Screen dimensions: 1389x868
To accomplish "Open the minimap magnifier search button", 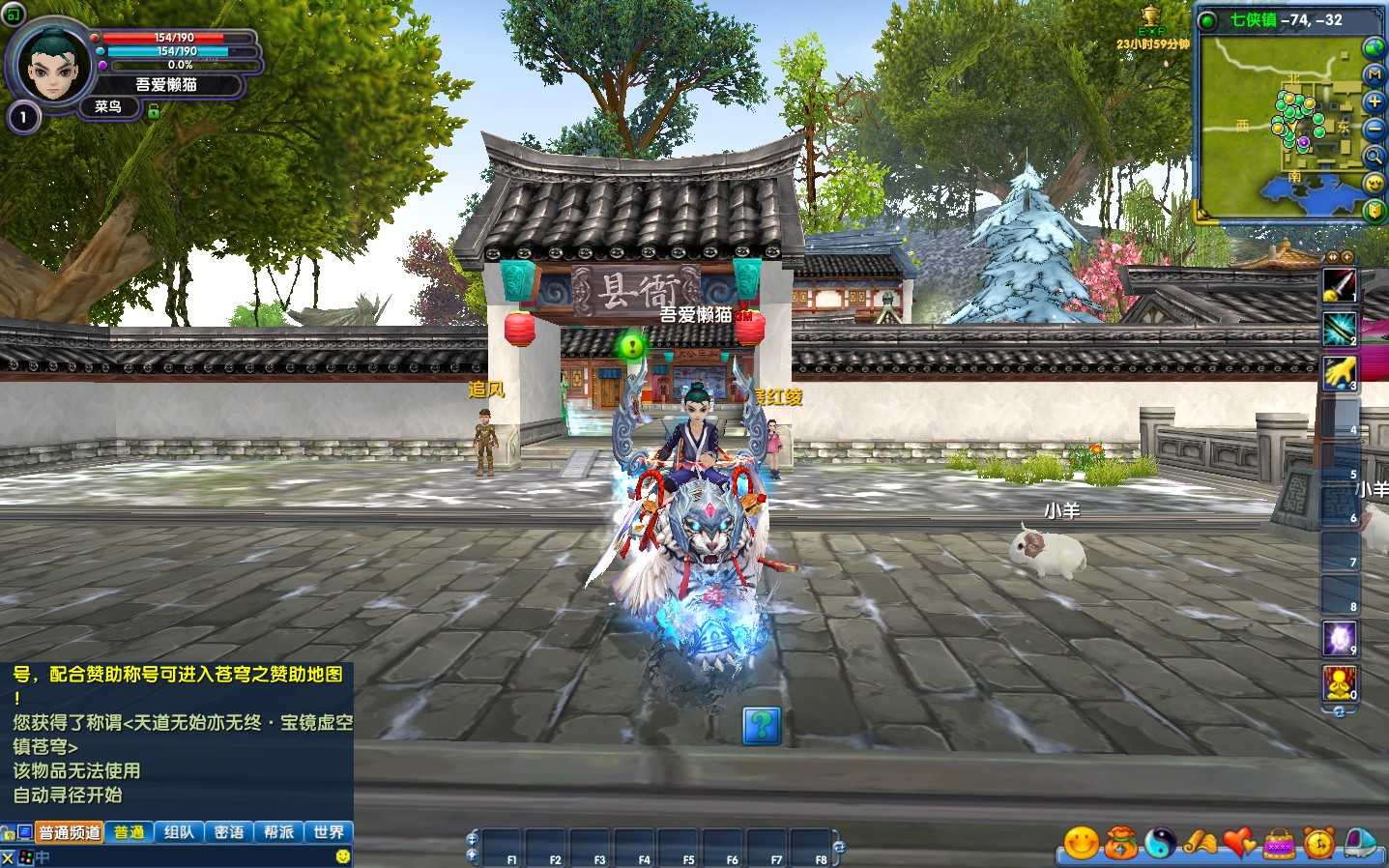I will tap(1374, 156).
